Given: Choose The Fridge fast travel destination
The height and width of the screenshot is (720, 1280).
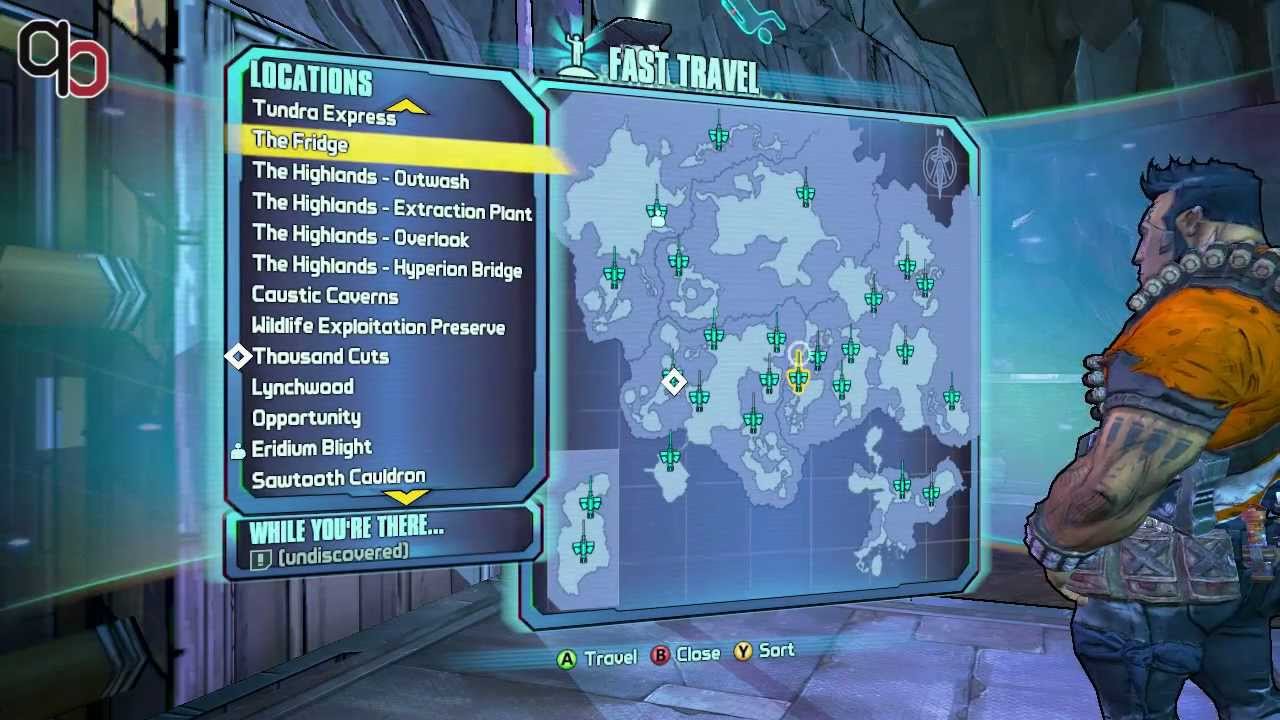Looking at the screenshot, I should 300,143.
